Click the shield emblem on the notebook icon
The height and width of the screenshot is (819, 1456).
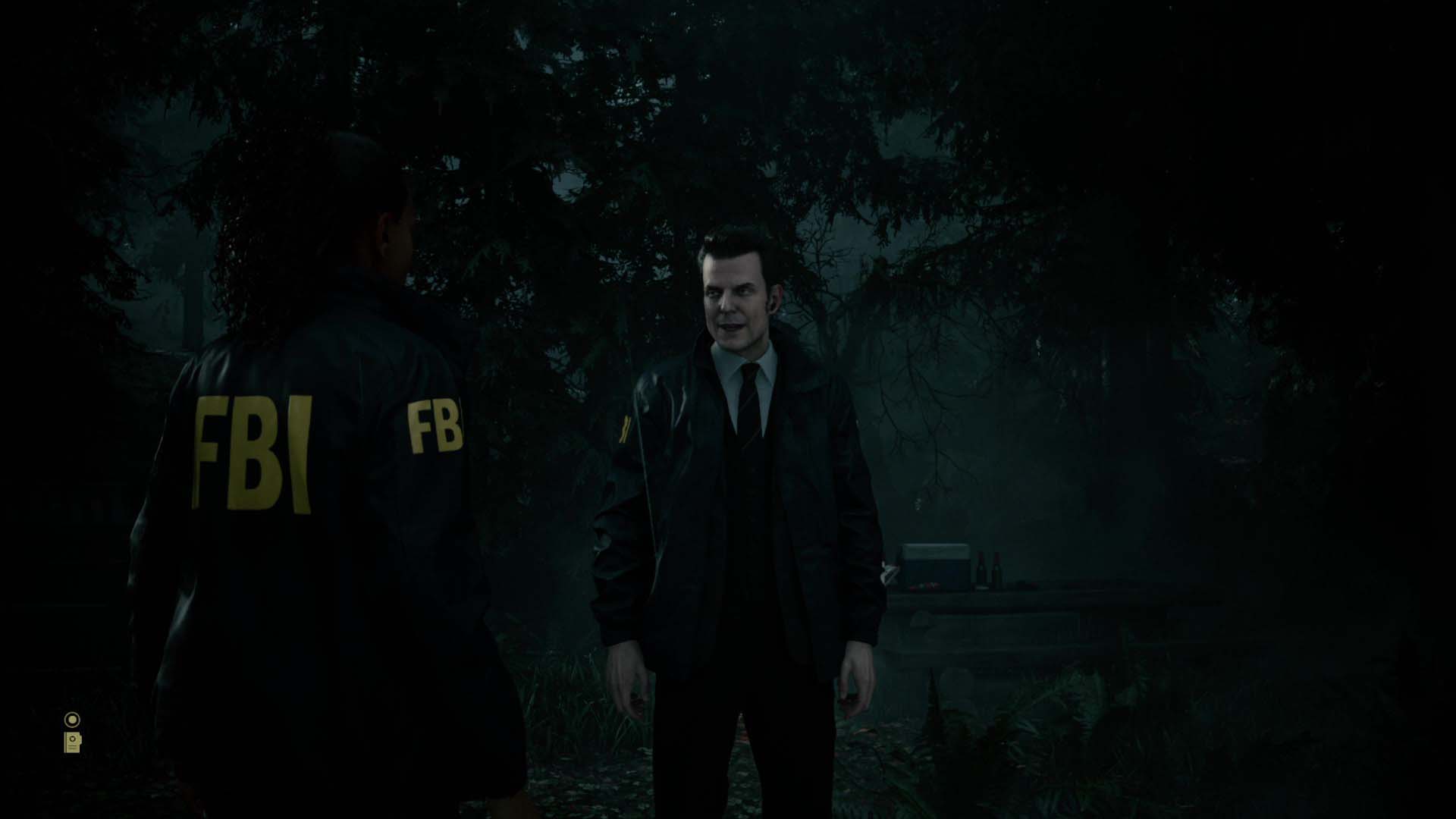[72, 739]
